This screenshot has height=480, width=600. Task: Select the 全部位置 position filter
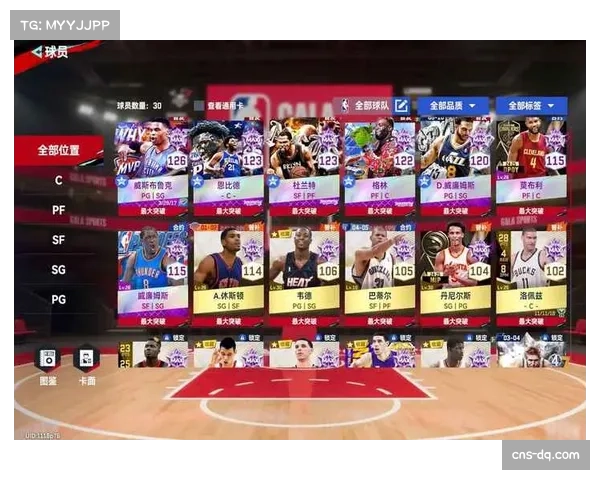(x=58, y=150)
